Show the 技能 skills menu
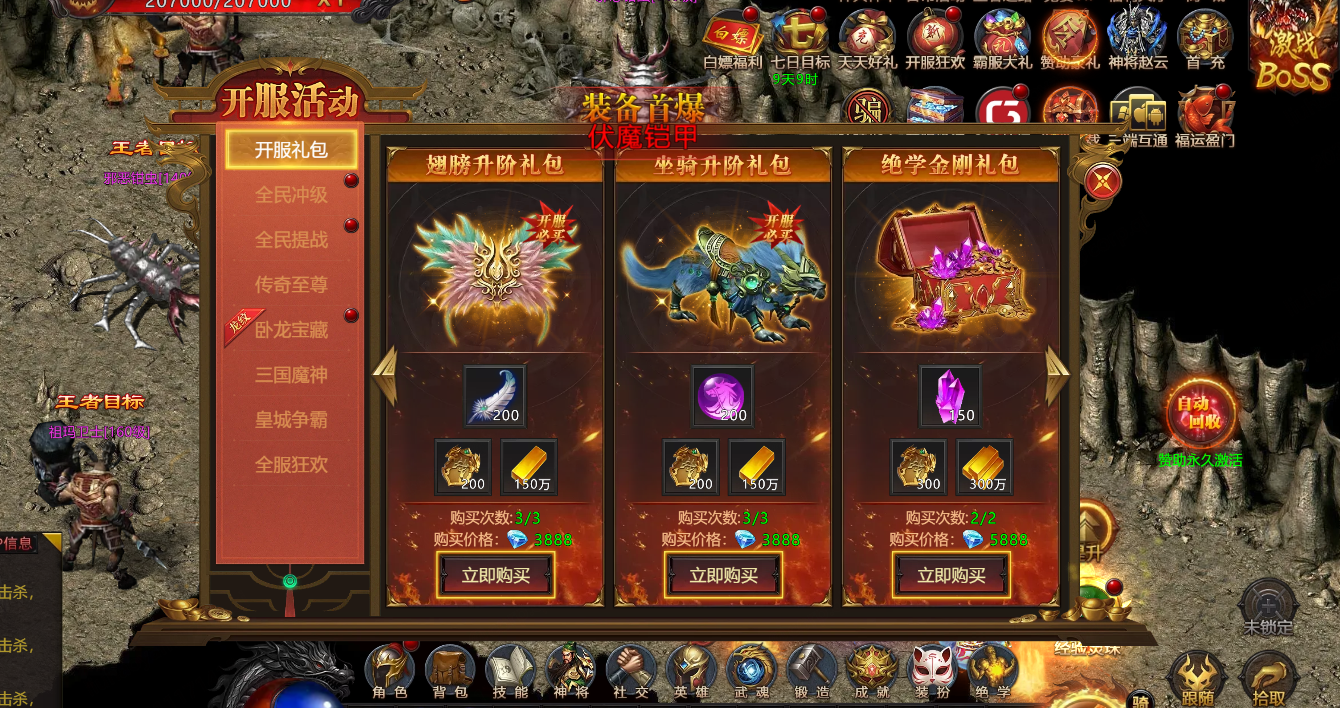Screen dimensions: 1340x708 [x=510, y=673]
